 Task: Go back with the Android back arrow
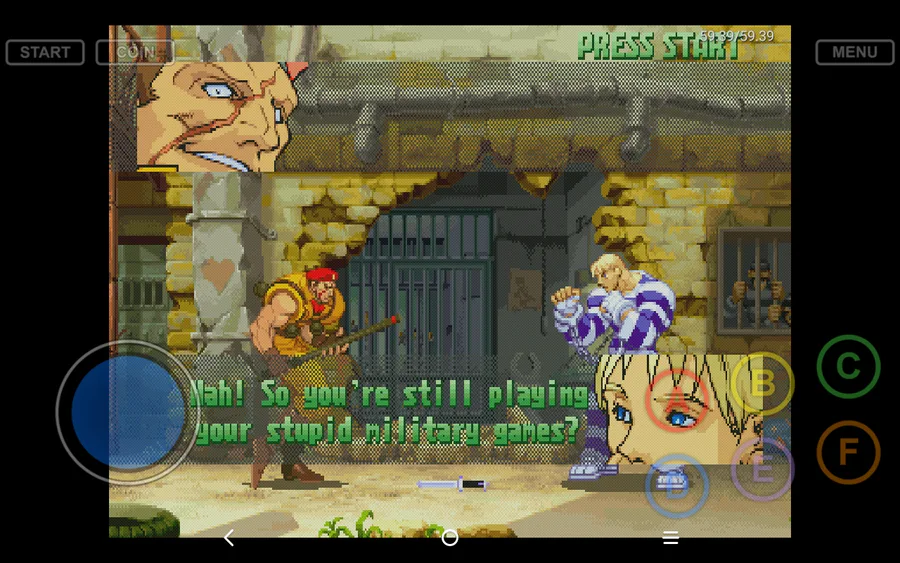tap(229, 538)
